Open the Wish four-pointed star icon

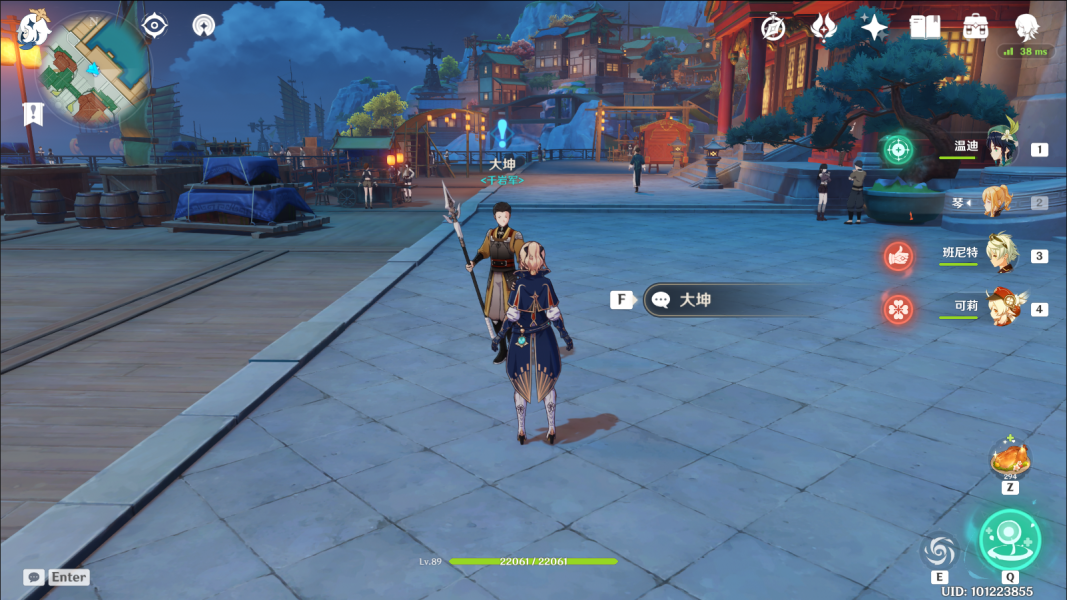pos(874,28)
